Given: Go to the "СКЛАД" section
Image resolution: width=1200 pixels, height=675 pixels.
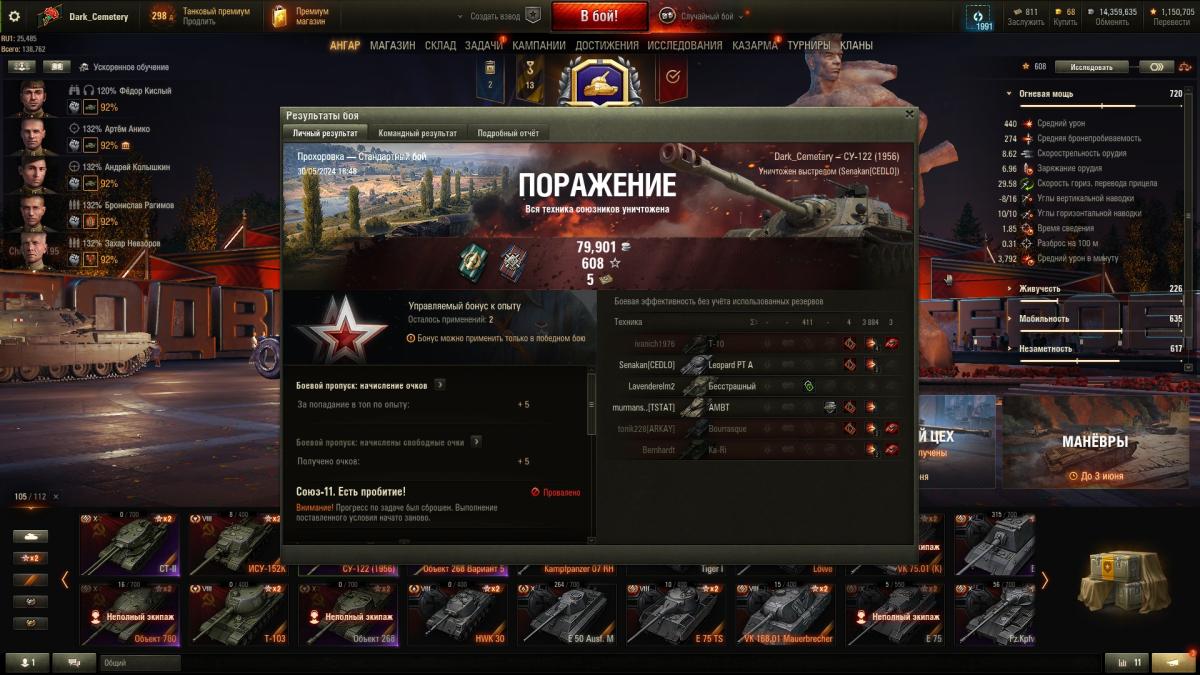Looking at the screenshot, I should (x=440, y=45).
